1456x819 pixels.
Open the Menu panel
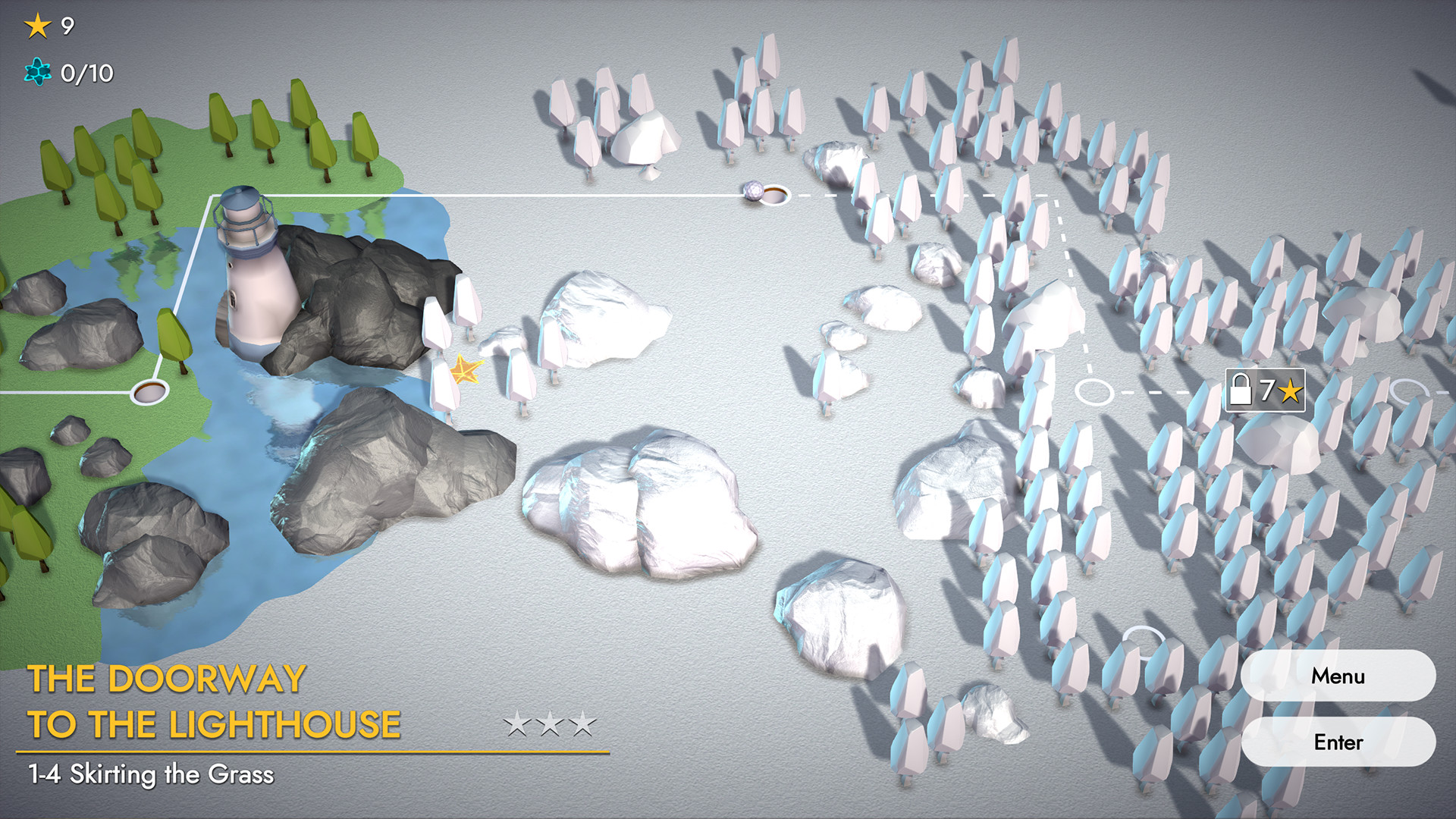(1339, 676)
